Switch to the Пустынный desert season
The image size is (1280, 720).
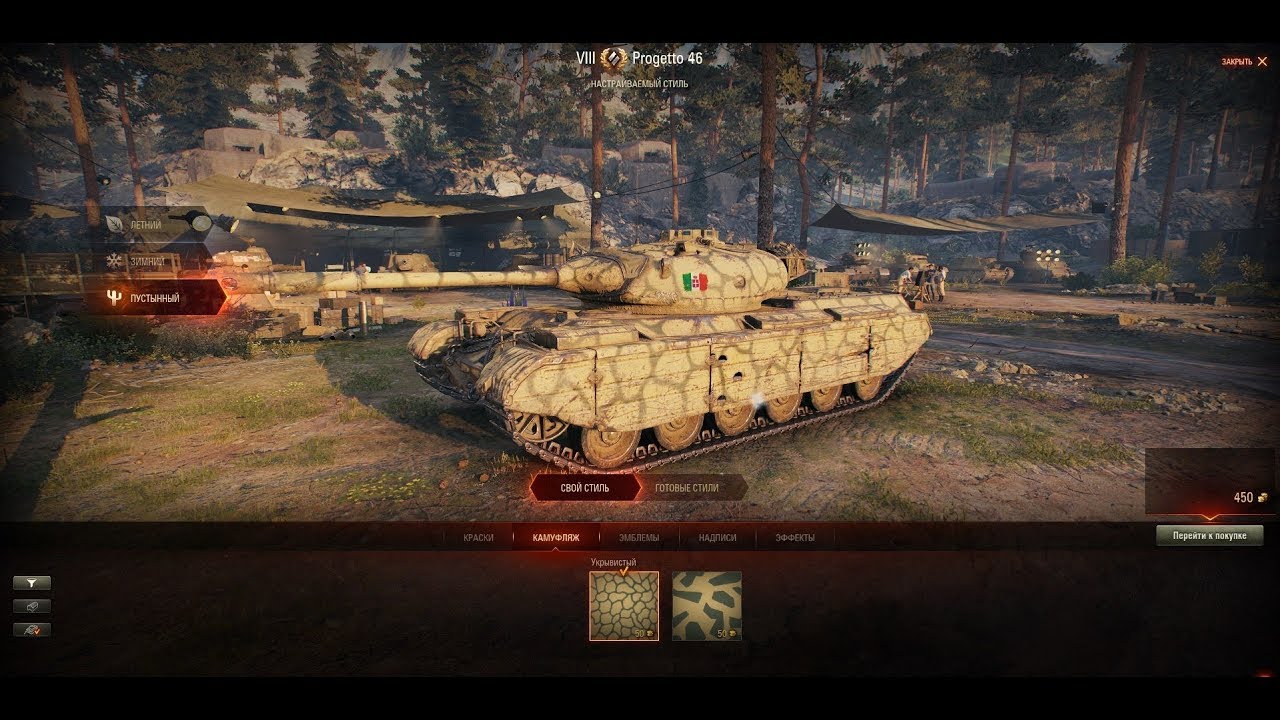[154, 298]
